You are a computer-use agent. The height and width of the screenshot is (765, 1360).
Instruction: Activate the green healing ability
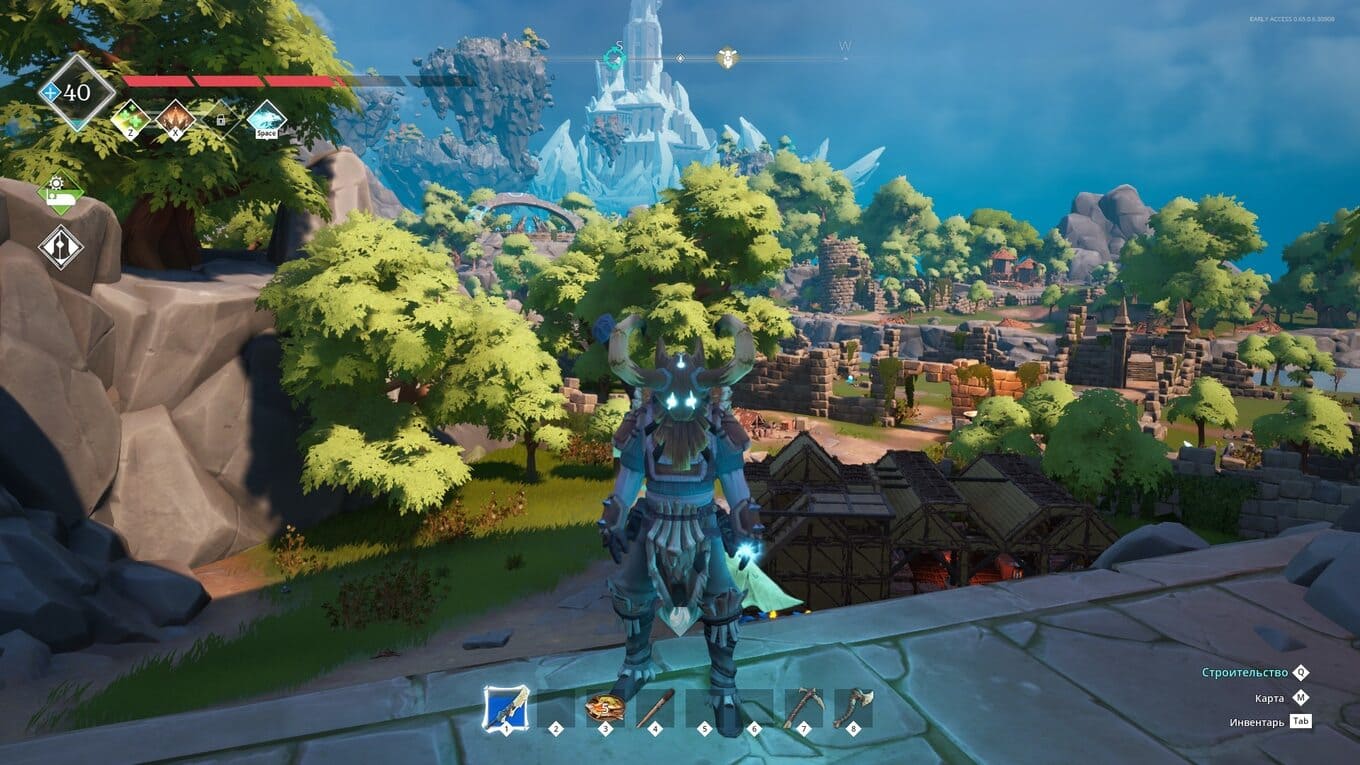tap(130, 120)
